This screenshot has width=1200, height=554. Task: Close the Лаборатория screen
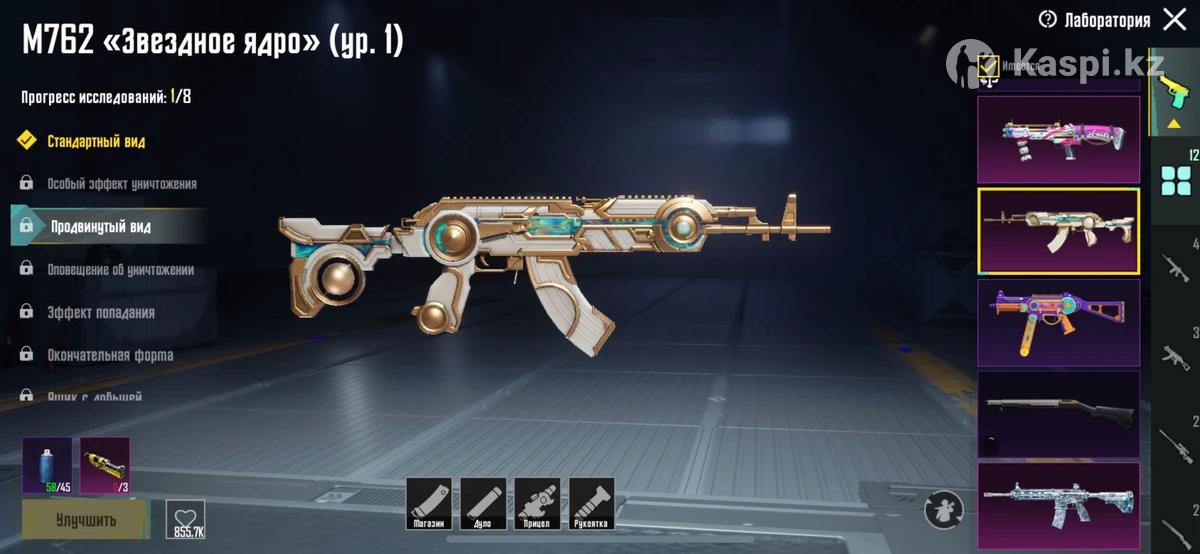1172,19
